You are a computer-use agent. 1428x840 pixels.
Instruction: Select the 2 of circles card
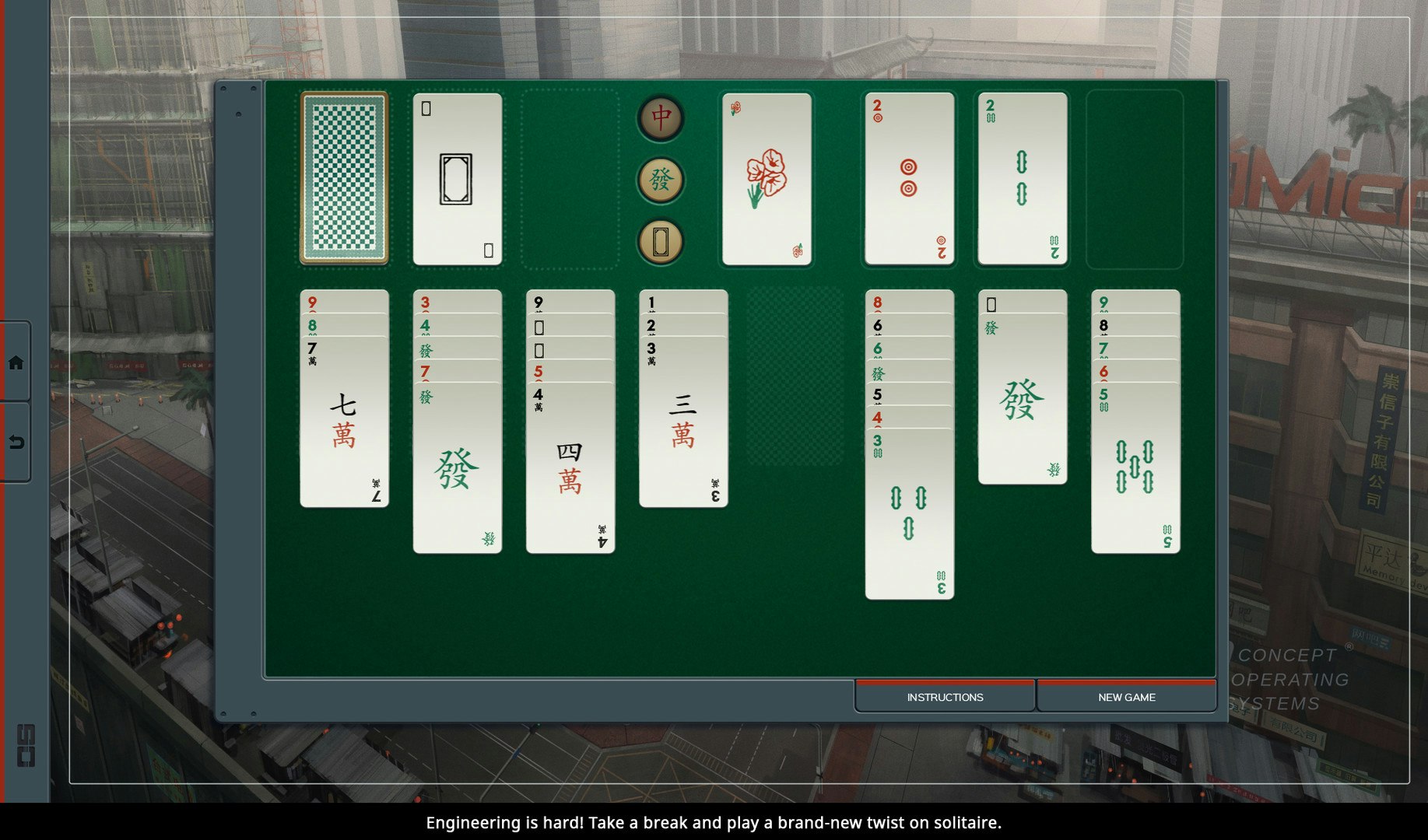pyautogui.click(x=908, y=177)
